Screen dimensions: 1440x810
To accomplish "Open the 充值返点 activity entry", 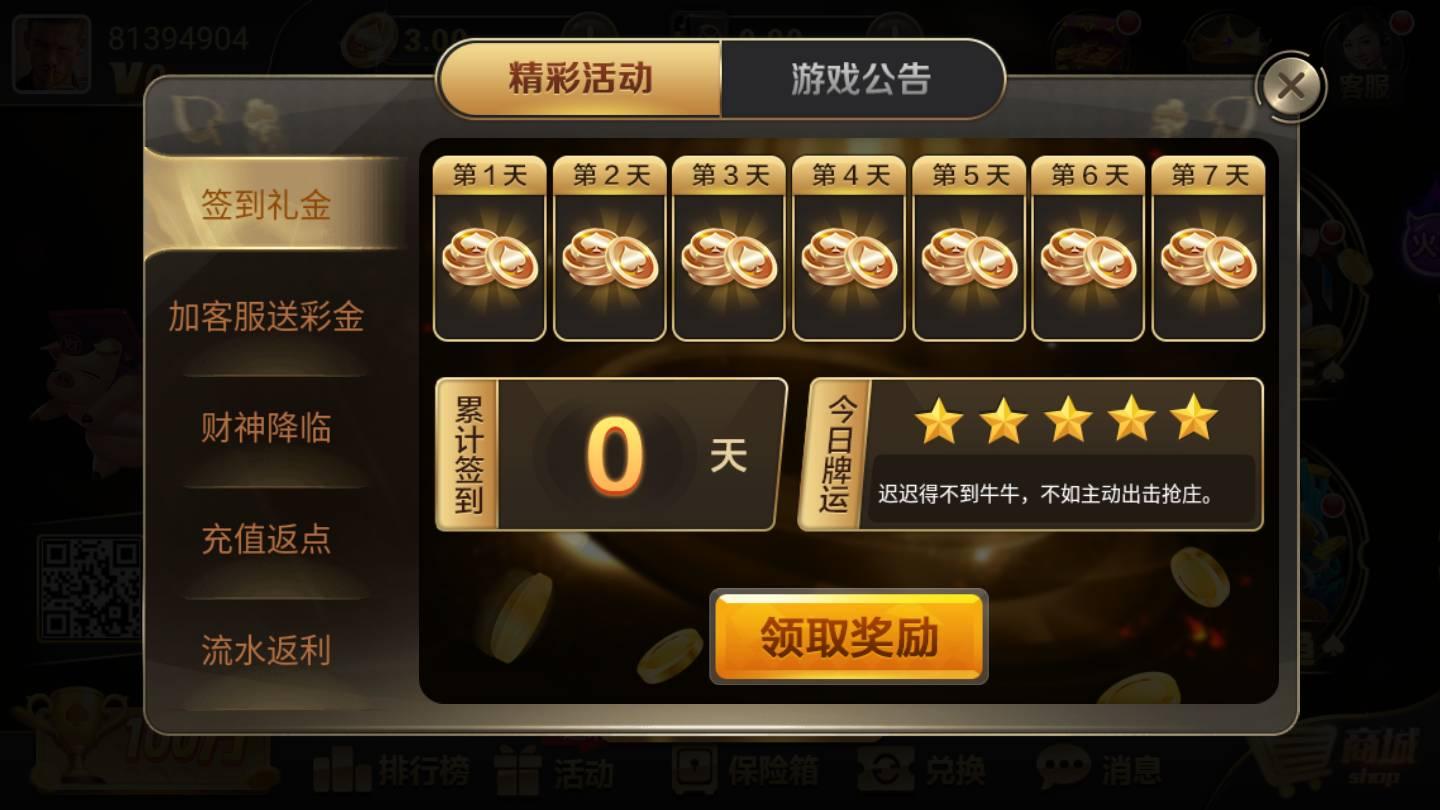I will pos(266,541).
